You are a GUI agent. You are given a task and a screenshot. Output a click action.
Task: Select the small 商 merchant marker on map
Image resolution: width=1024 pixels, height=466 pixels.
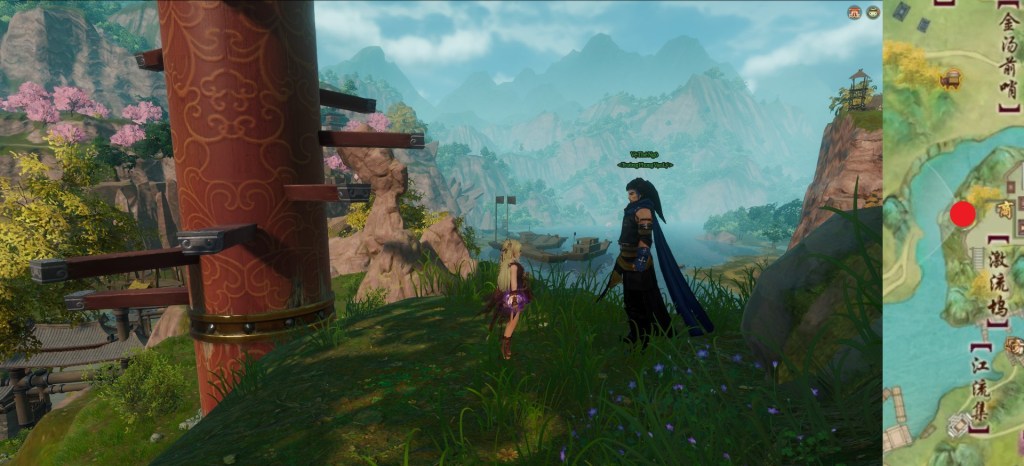click(1002, 208)
